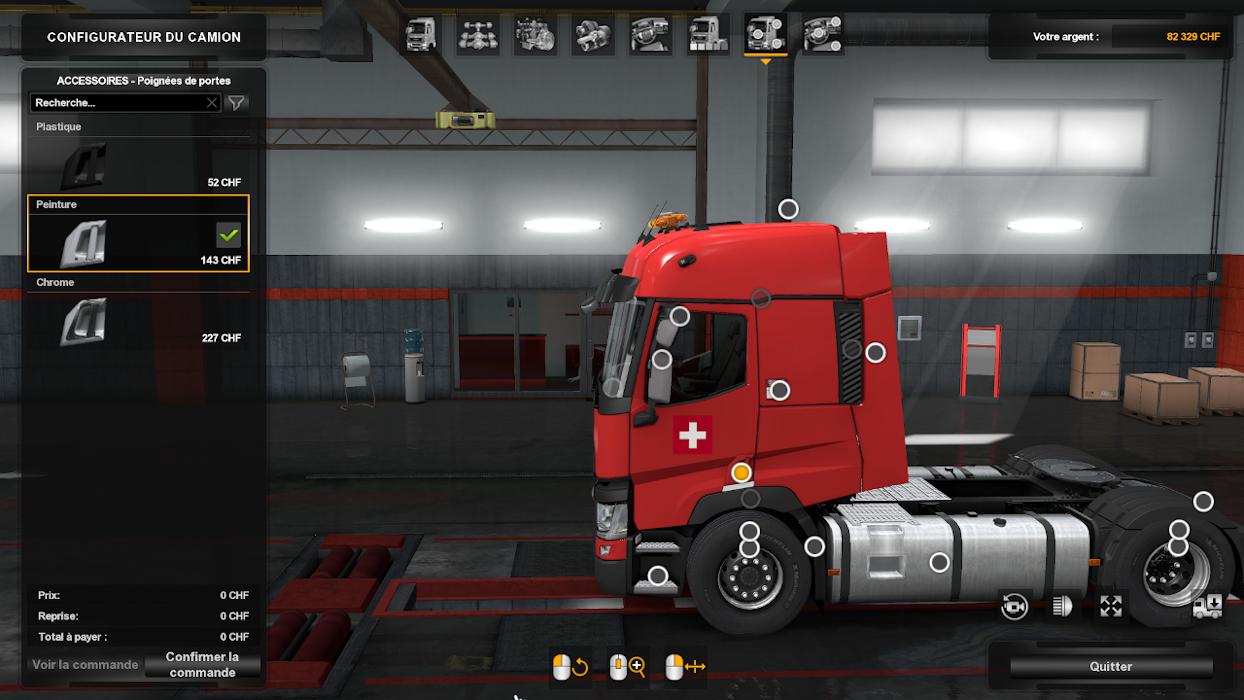This screenshot has height=700, width=1244.
Task: Confirm the order with Confirmer la commande
Action: 203,665
